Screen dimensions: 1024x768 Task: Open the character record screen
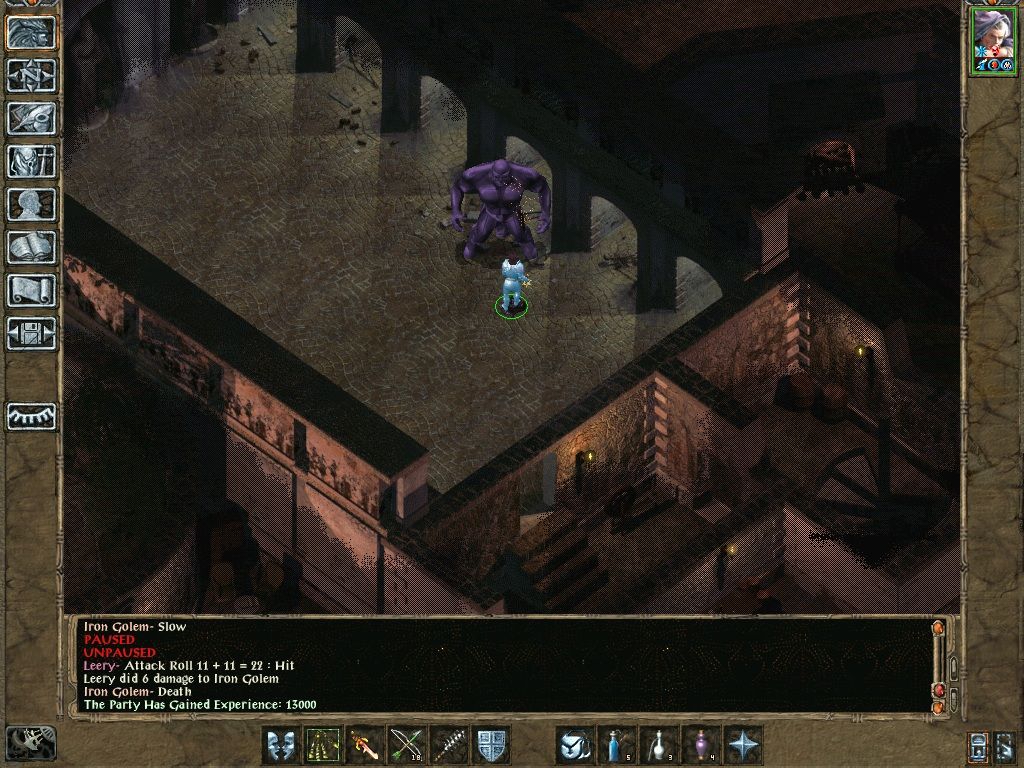tap(32, 204)
